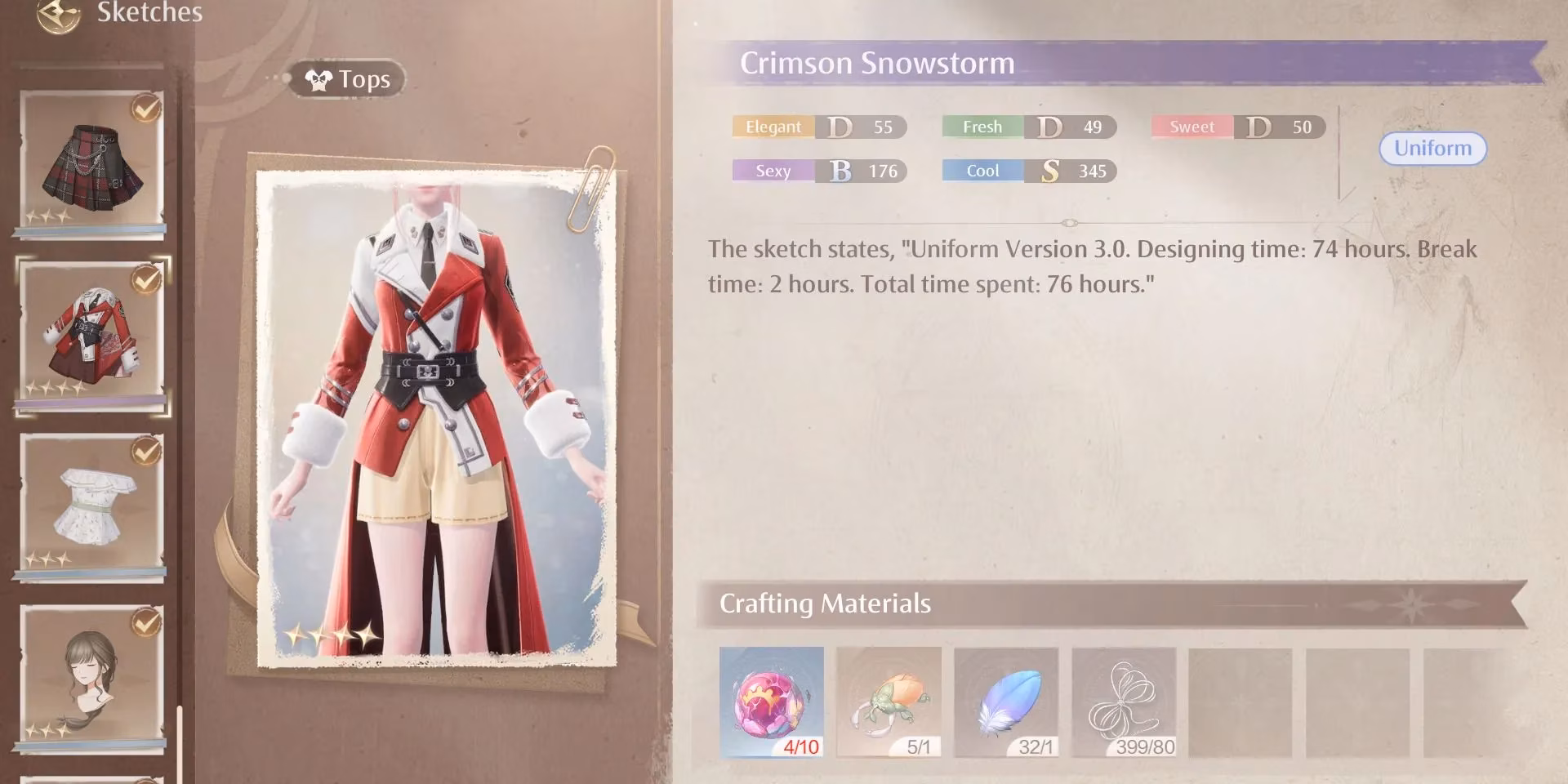Screen dimensions: 1568x784
Task: Select the Crimson Snowstorm outfit preview card
Action: pyautogui.click(x=433, y=408)
